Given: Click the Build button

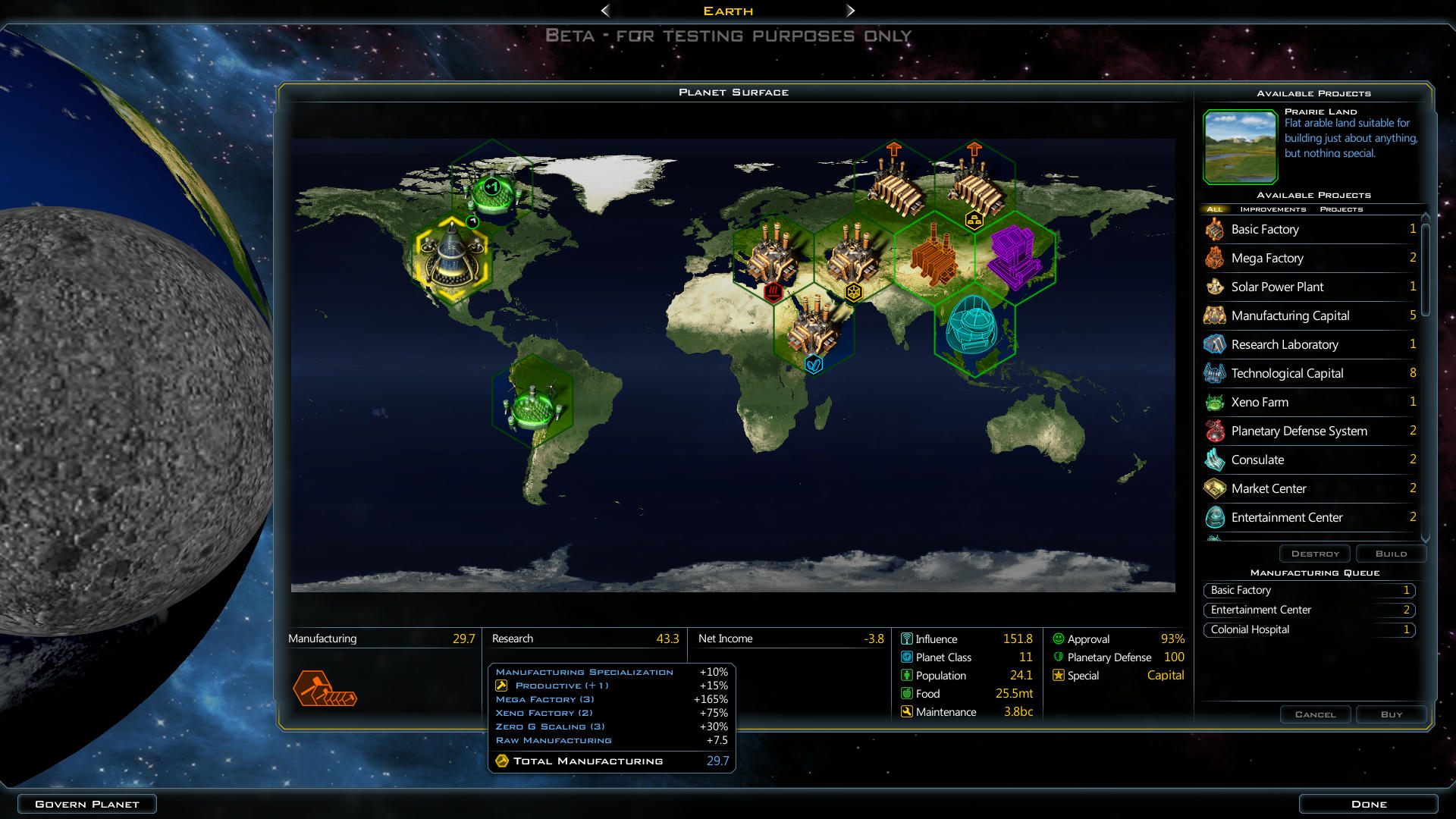Looking at the screenshot, I should (1391, 554).
